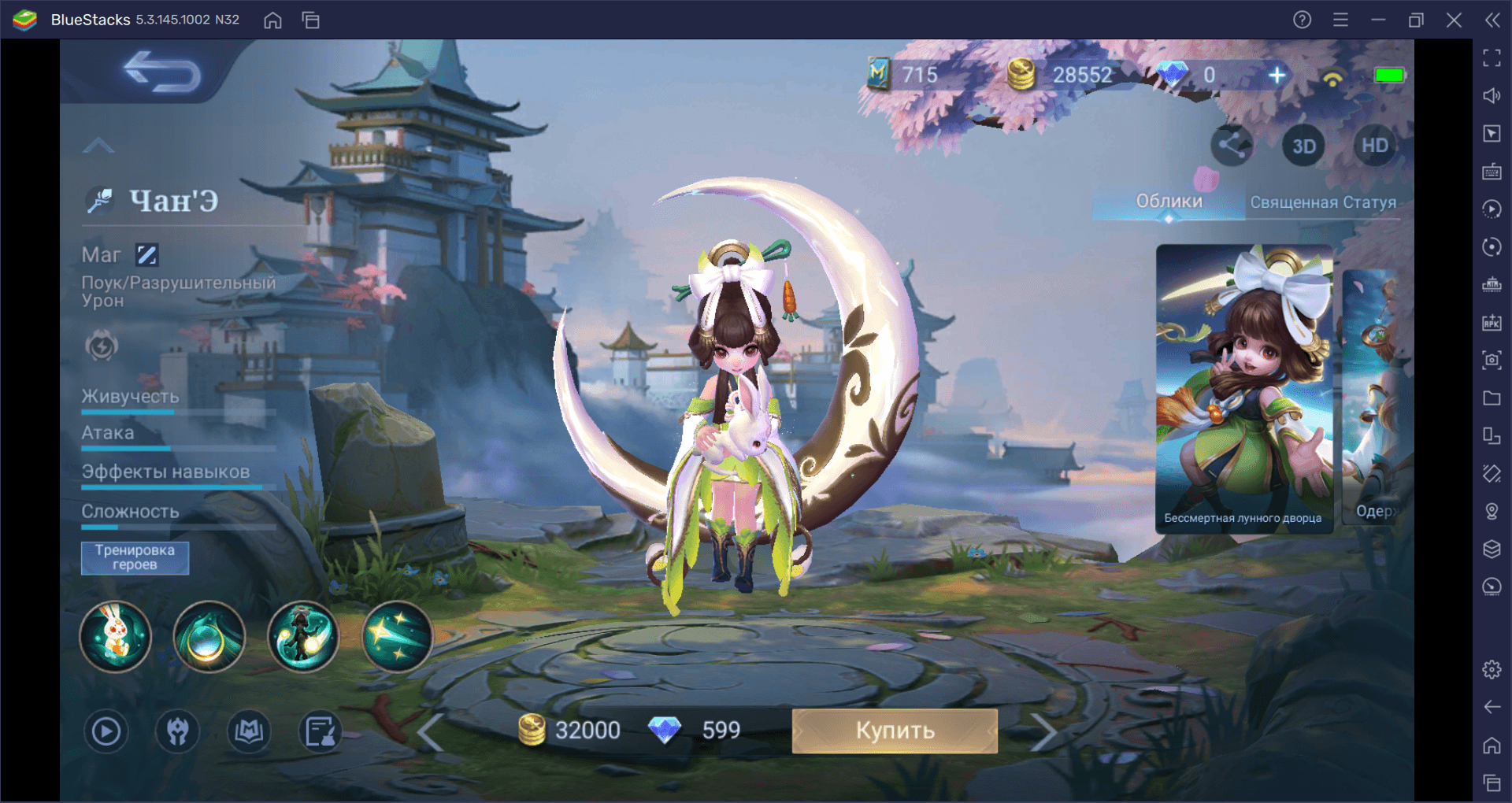The image size is (1512, 803).
Task: Choose Бессмертная лунного дворца skin card
Action: coord(1243,390)
